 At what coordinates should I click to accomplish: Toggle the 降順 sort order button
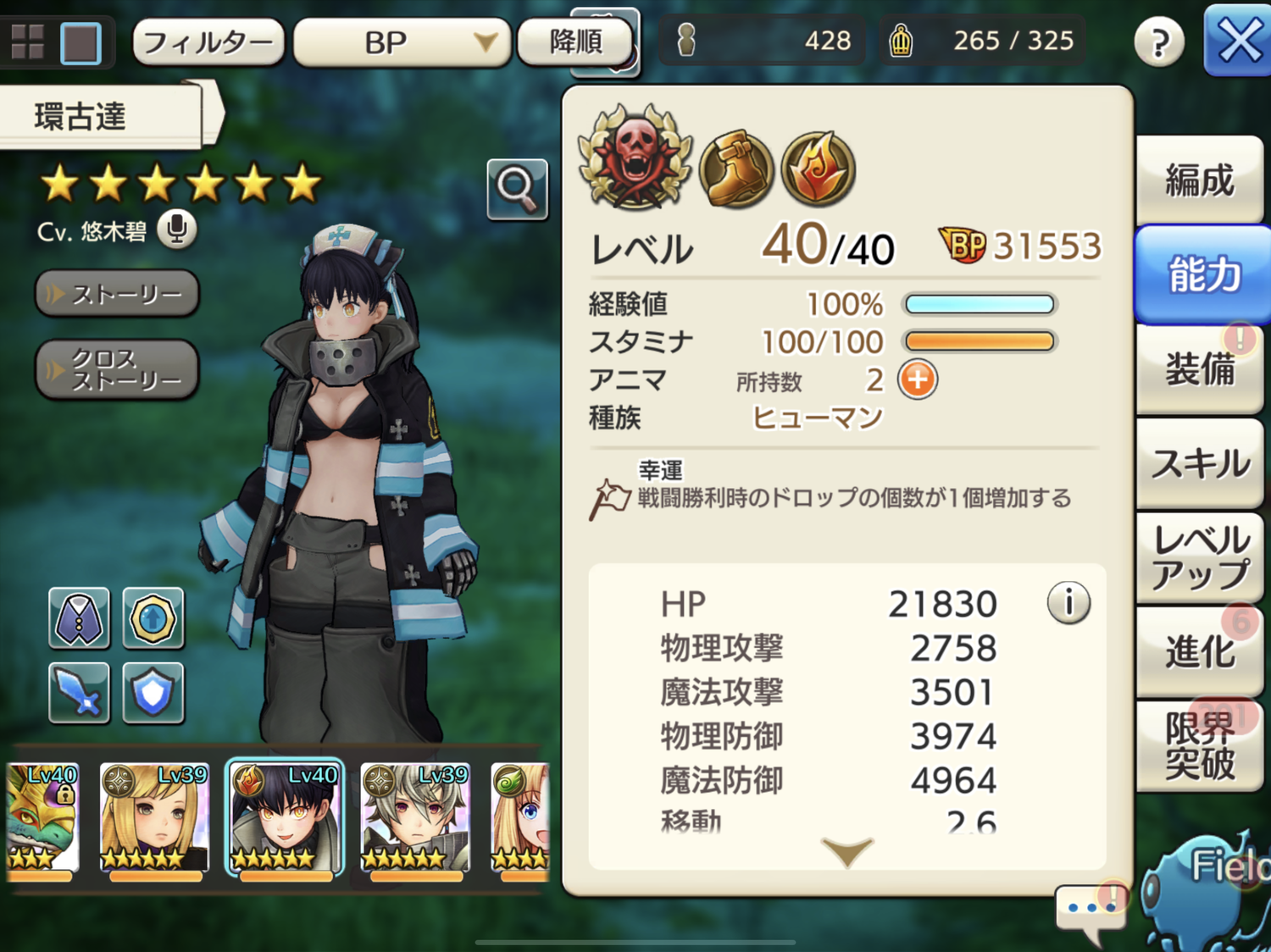coord(575,41)
